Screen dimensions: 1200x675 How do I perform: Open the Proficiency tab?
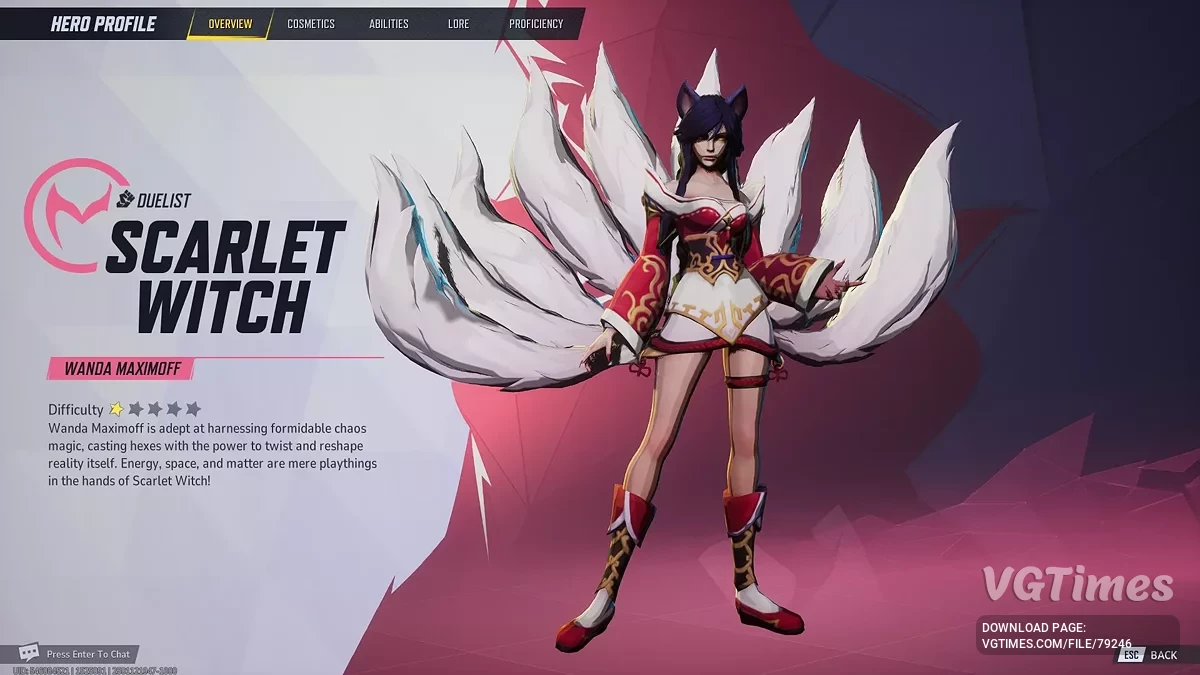click(535, 24)
